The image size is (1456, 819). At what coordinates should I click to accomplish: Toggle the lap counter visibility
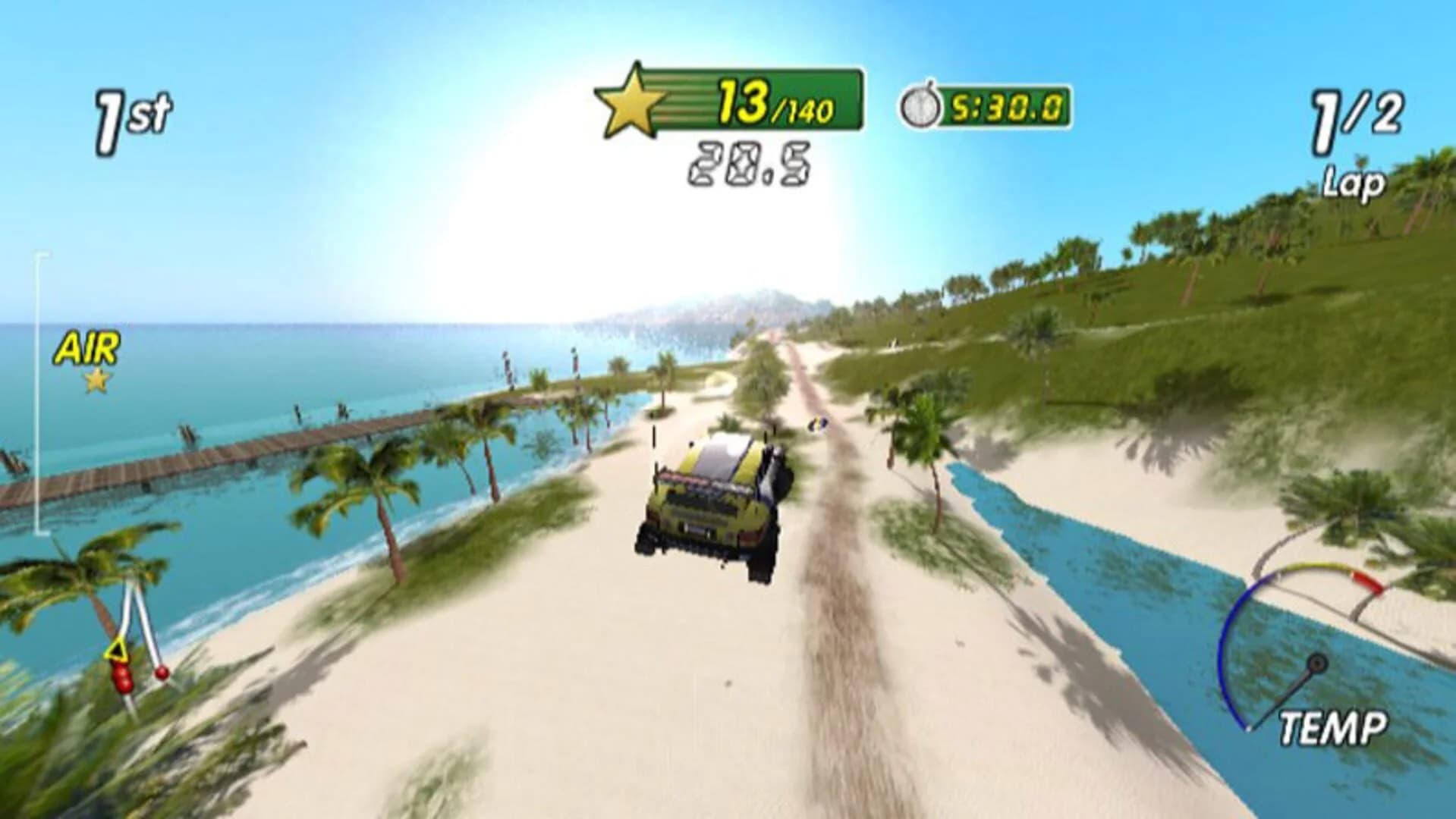1357,136
